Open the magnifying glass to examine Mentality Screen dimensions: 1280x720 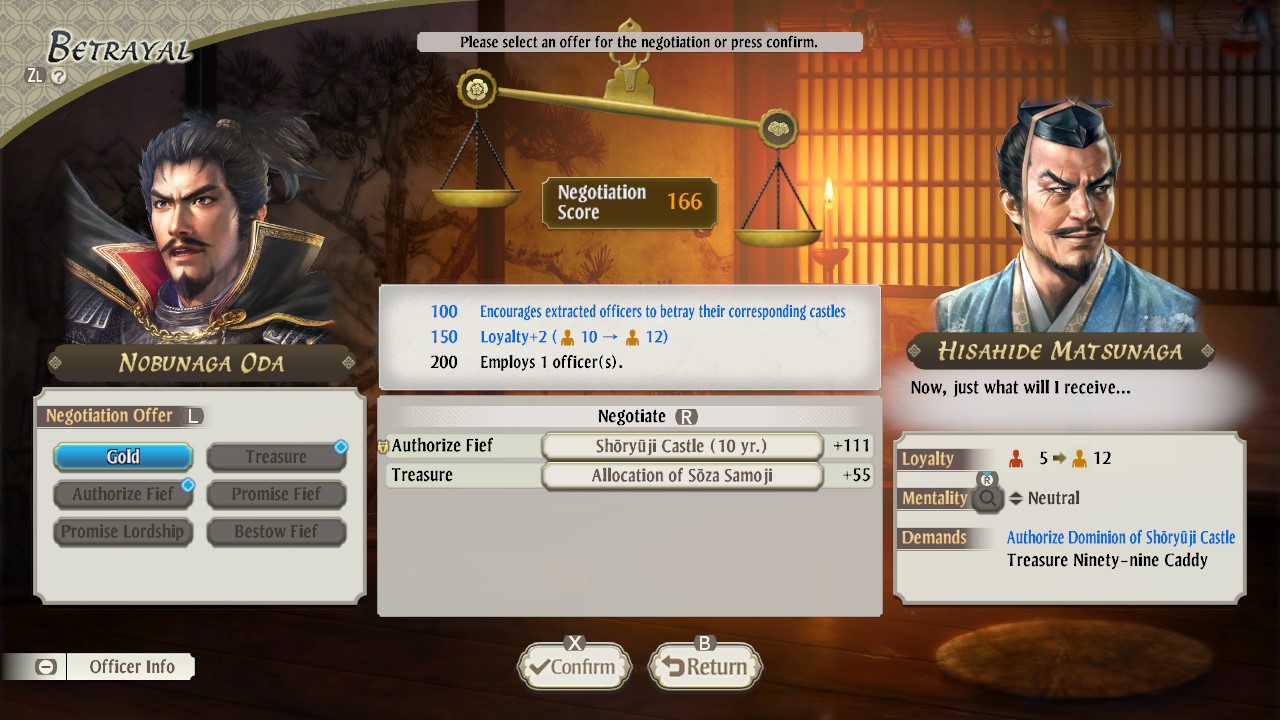click(988, 498)
